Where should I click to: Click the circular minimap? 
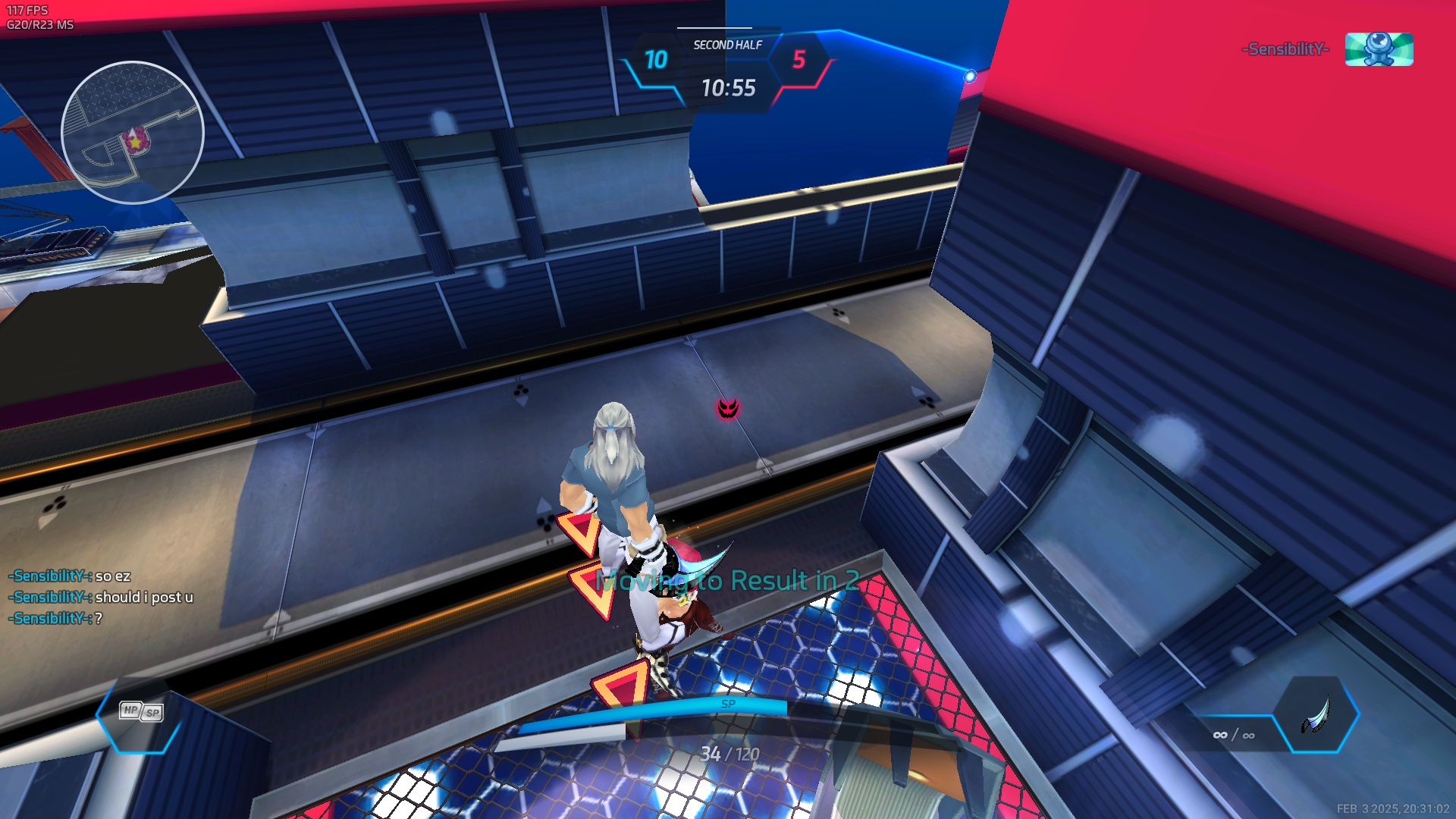click(133, 133)
